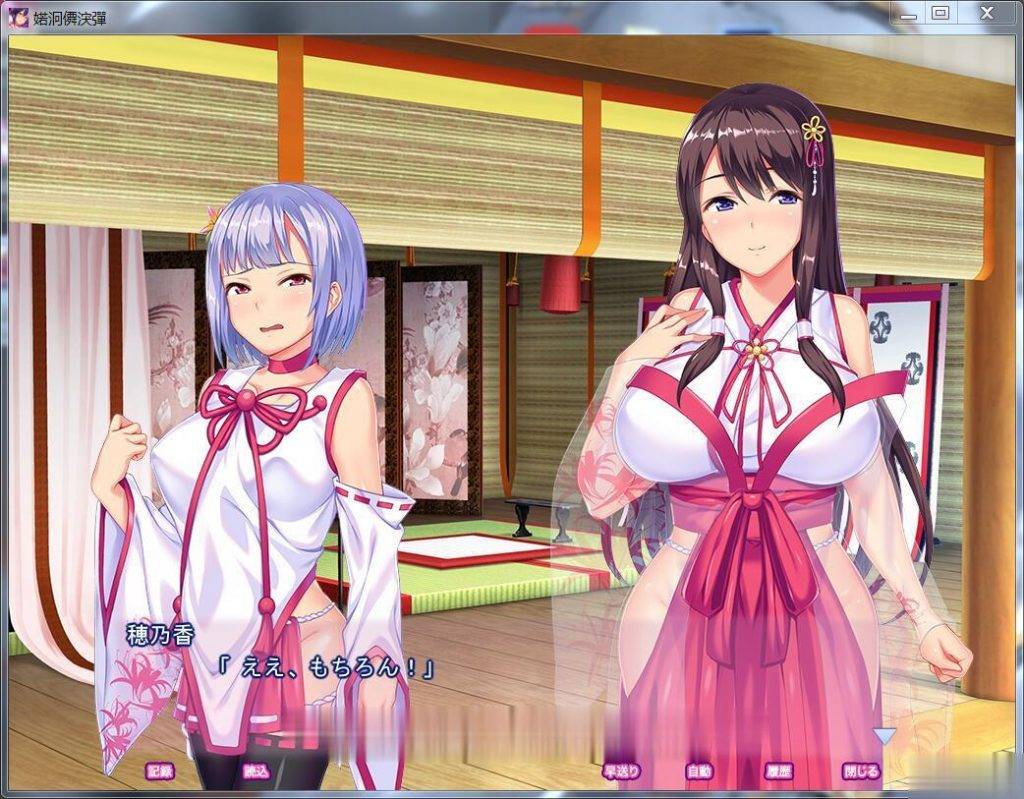This screenshot has height=799, width=1024.
Task: Open the 読込 load menu
Action: [256, 771]
